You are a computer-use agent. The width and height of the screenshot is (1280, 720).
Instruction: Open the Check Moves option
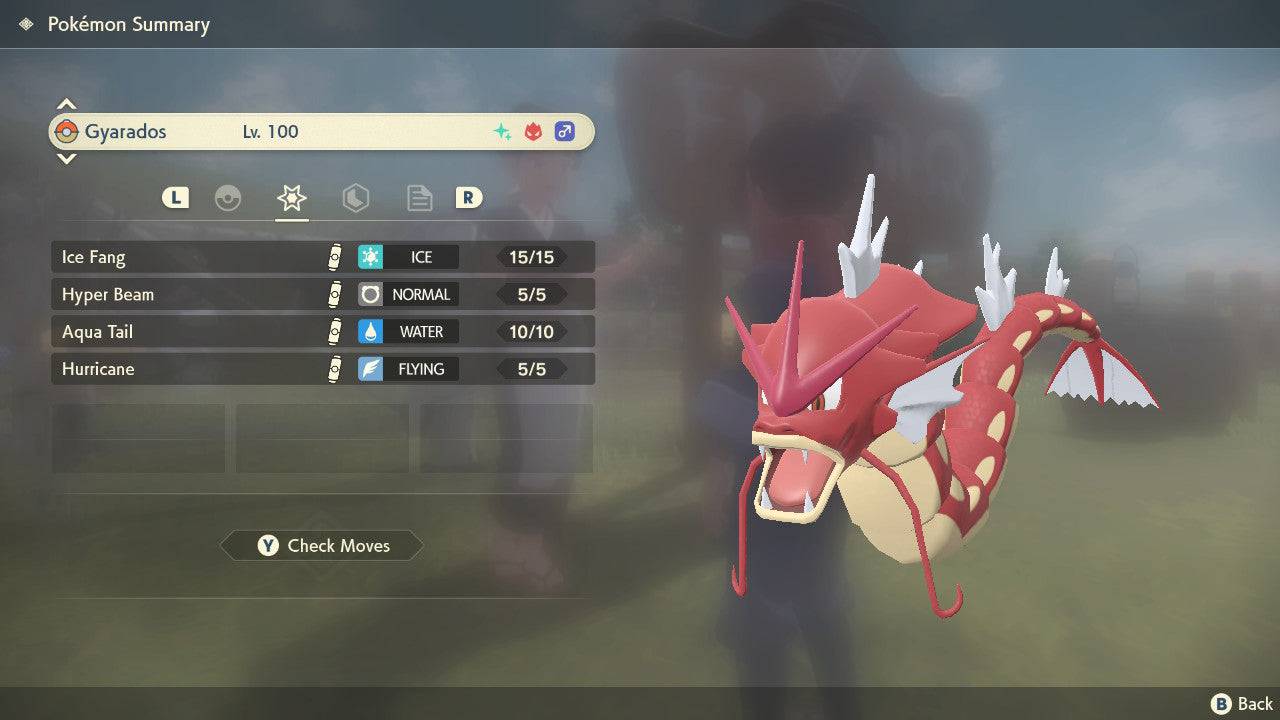click(322, 546)
